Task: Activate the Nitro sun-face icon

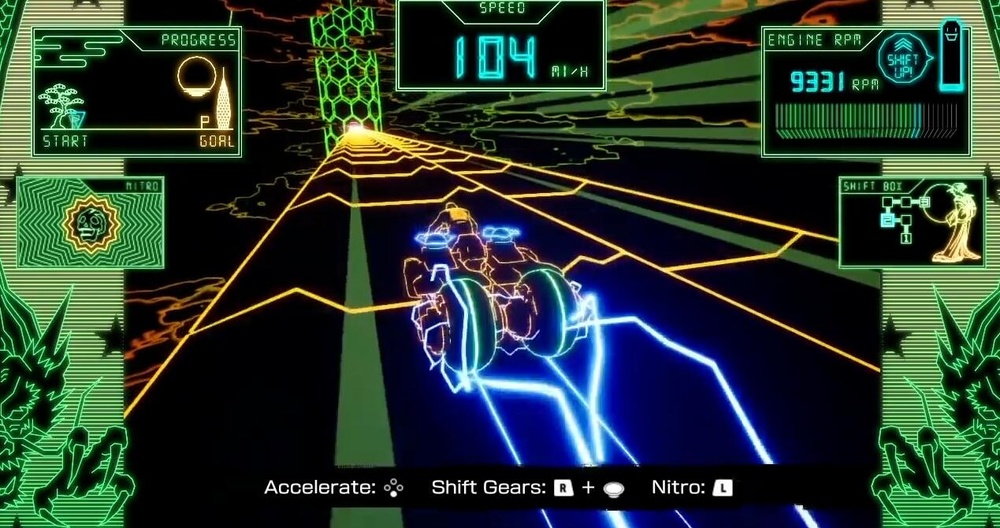Action: click(84, 225)
